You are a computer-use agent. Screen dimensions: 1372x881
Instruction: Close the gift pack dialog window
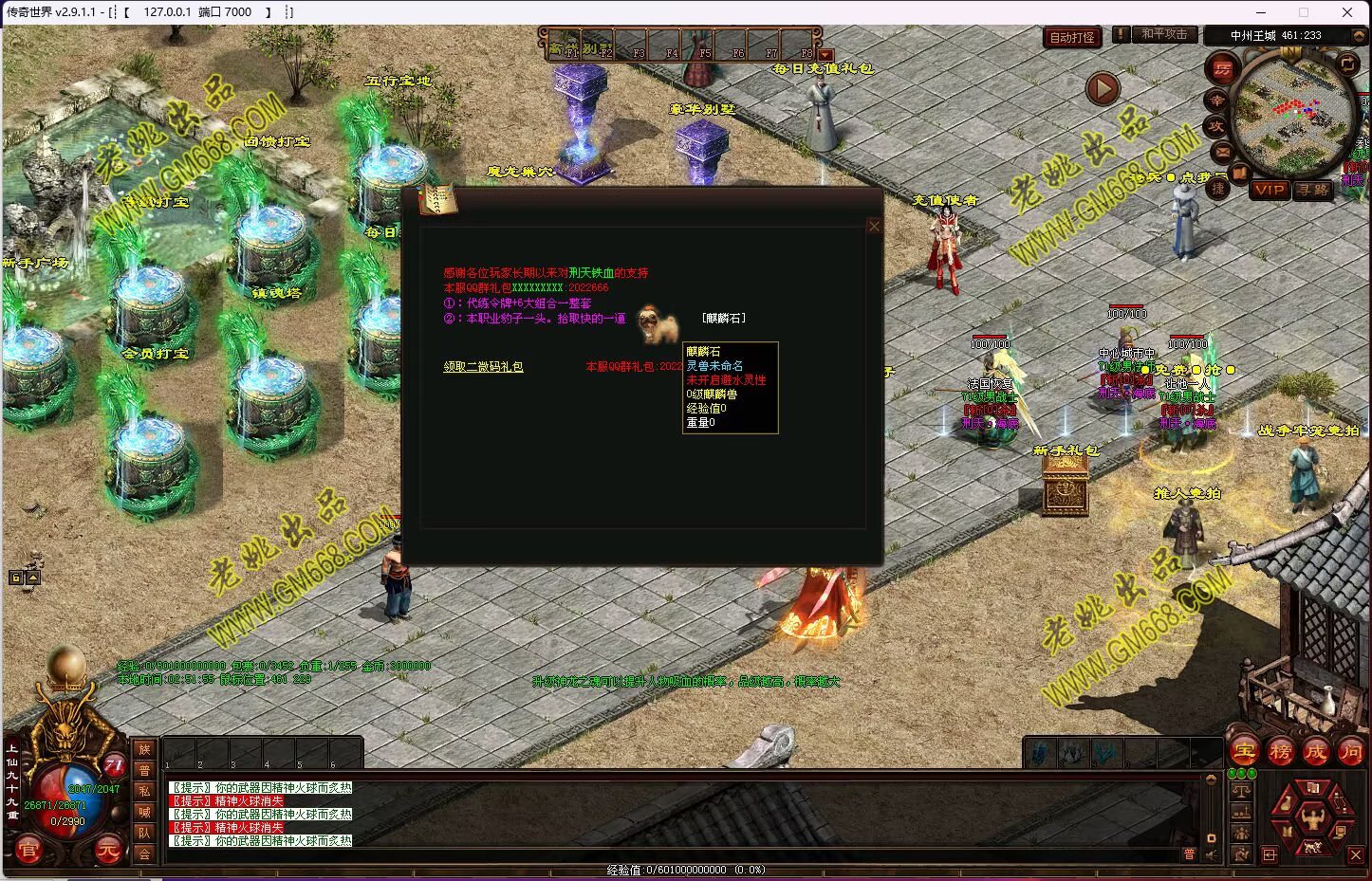(x=874, y=226)
